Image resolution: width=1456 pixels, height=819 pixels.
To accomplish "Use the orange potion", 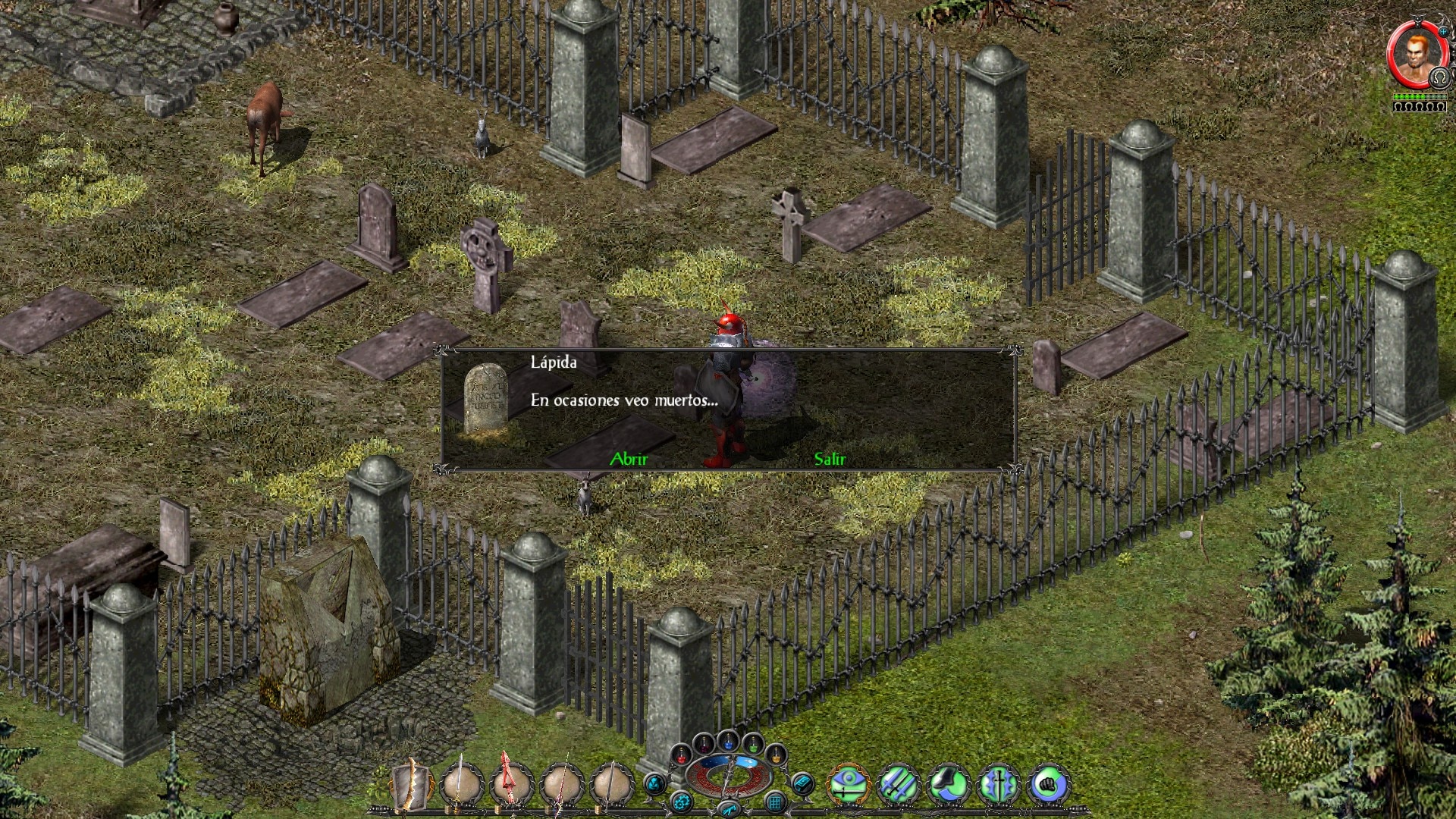I will [776, 755].
